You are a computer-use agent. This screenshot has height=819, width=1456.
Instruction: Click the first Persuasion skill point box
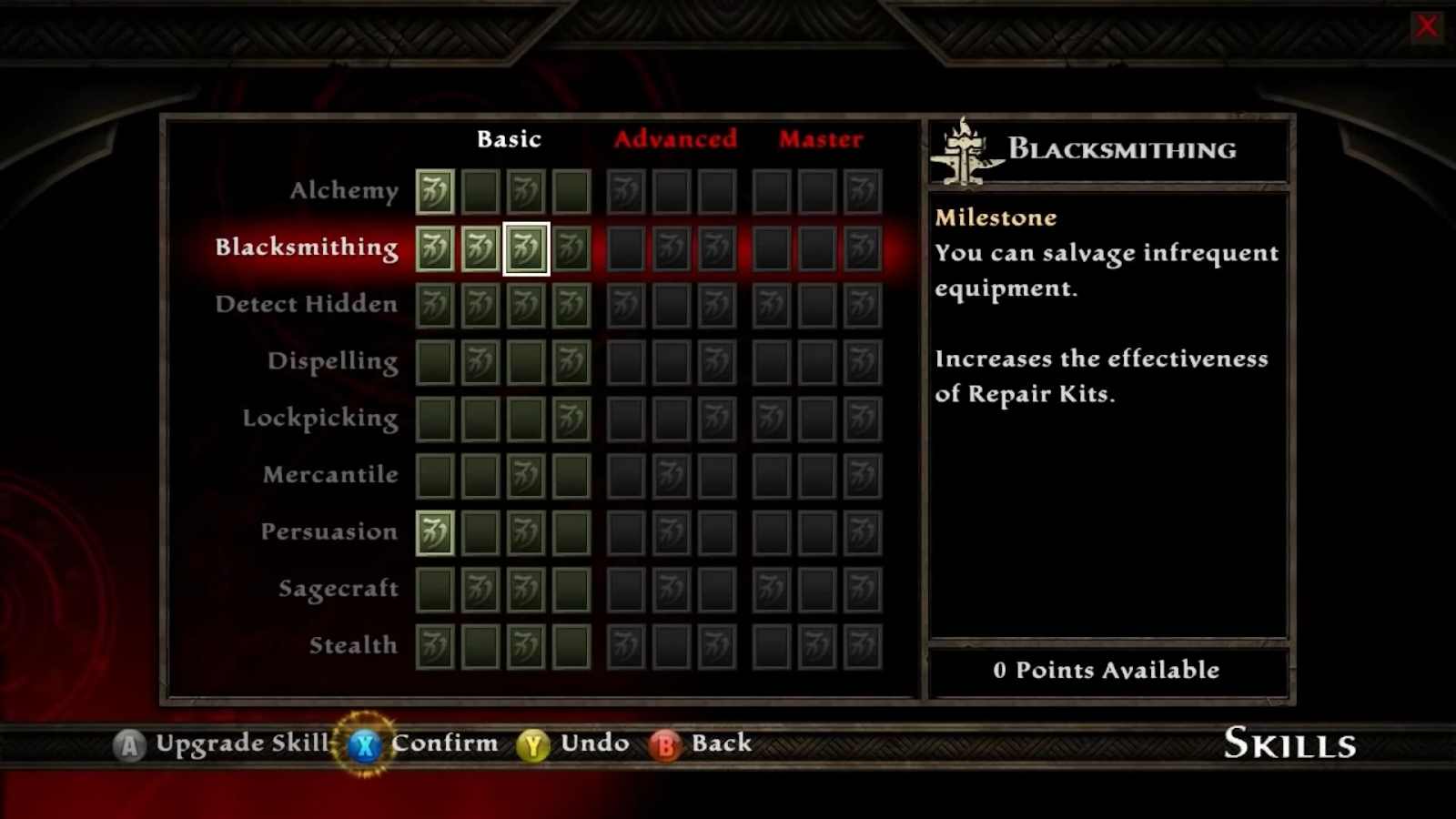pyautogui.click(x=435, y=532)
